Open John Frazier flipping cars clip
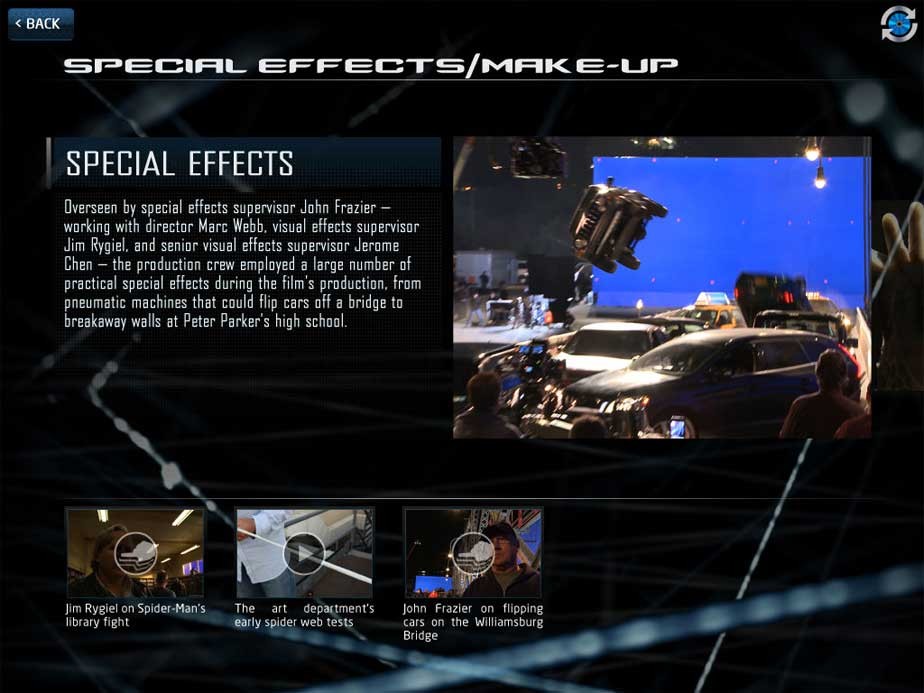 (473, 552)
